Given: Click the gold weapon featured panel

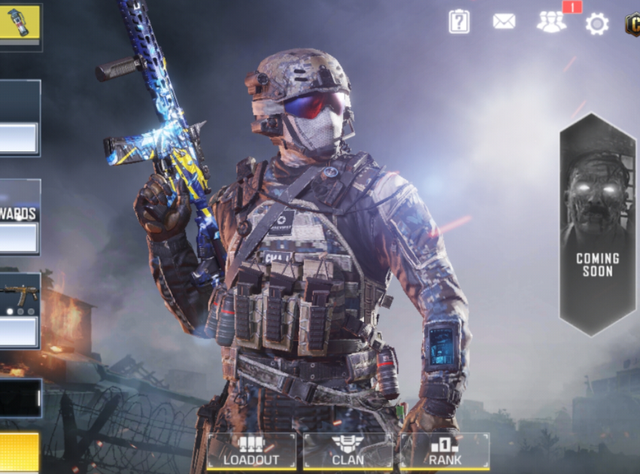Looking at the screenshot, I should 19,309.
